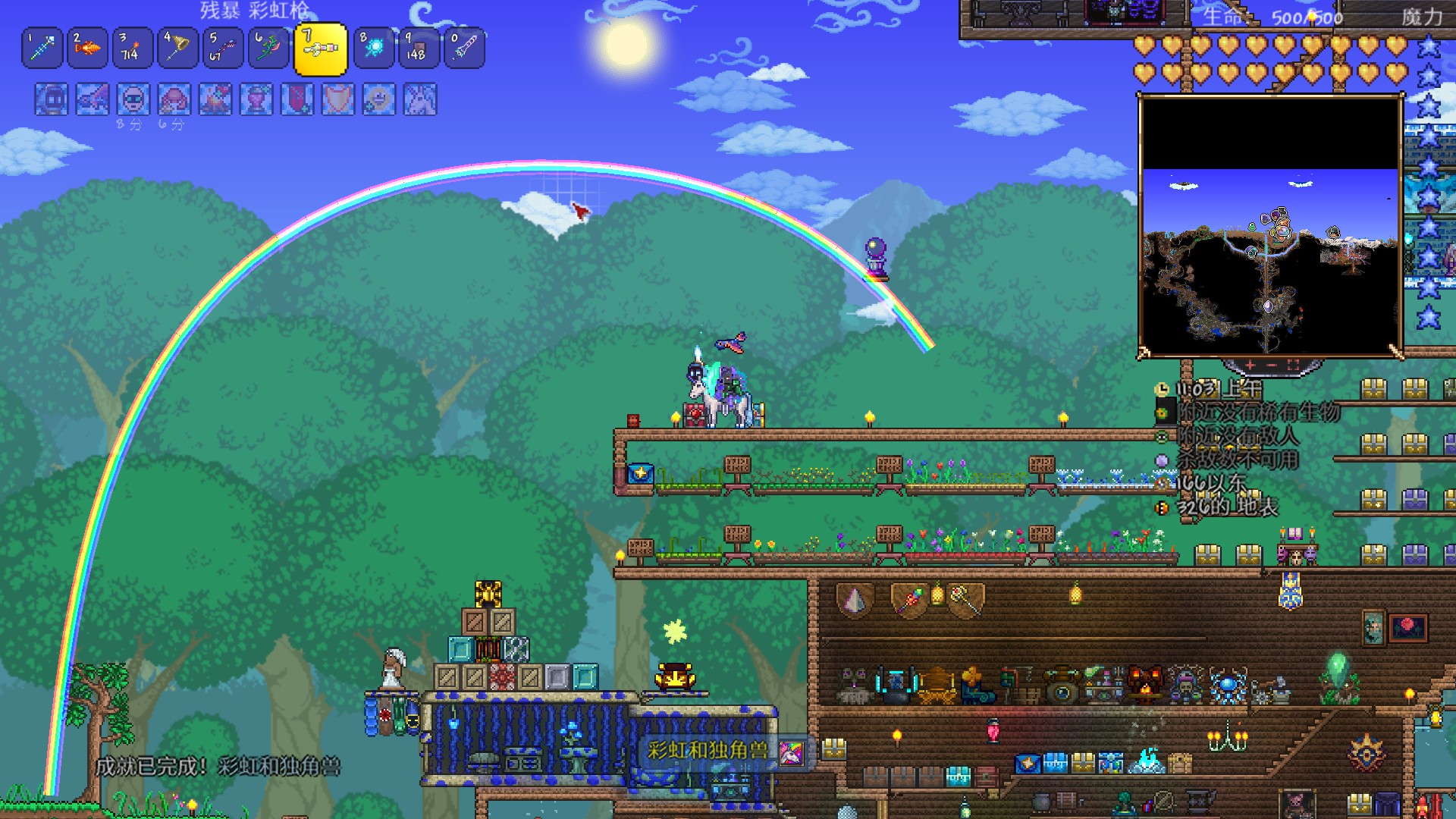The image size is (1456, 819).
Task: Toggle the minimap's square mode button
Action: point(1294,366)
